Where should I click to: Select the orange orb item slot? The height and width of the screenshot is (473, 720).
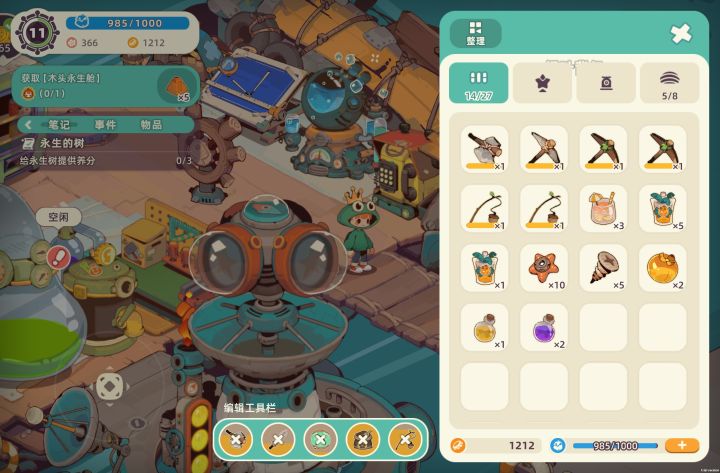click(662, 268)
